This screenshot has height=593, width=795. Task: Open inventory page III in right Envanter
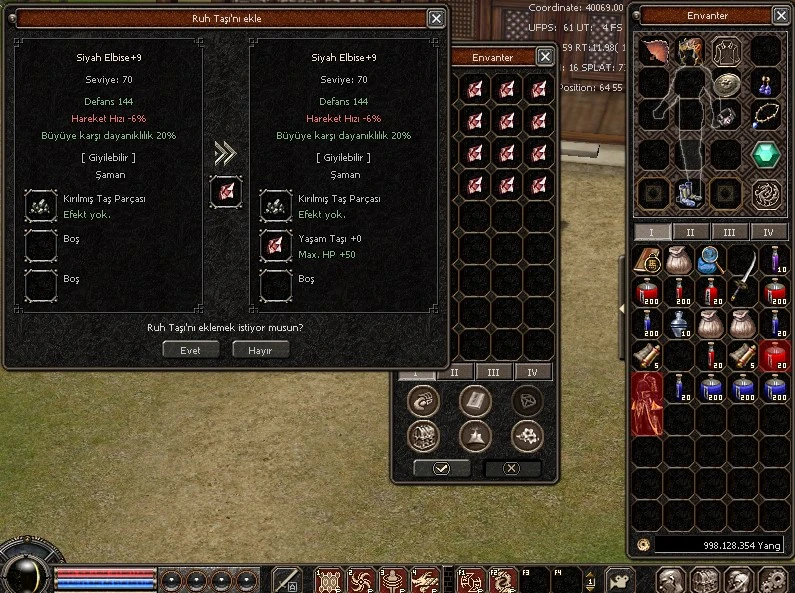tap(729, 232)
